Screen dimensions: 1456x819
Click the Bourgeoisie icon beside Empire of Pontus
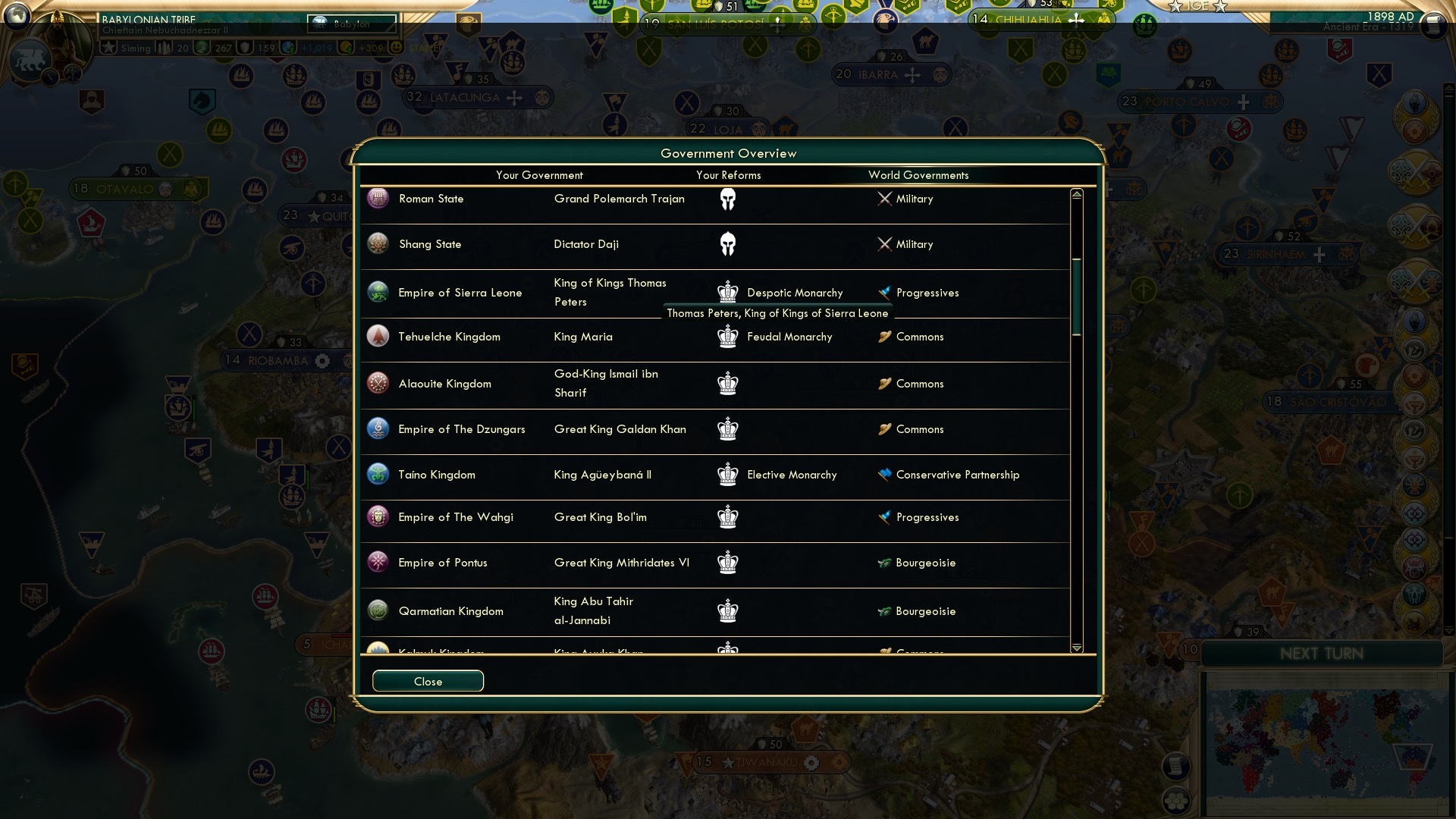tap(883, 562)
